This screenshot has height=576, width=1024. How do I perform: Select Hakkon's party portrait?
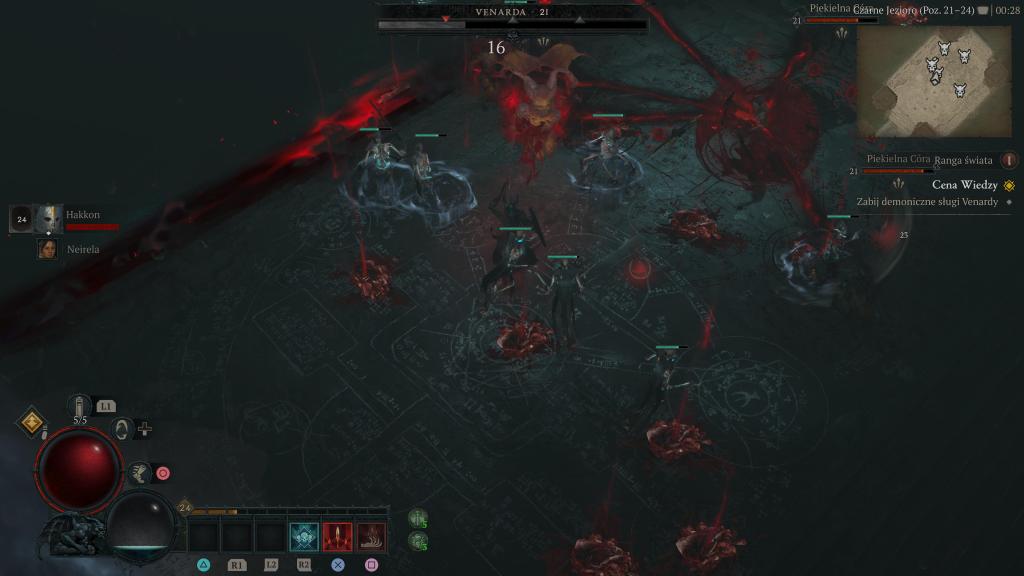click(x=49, y=218)
